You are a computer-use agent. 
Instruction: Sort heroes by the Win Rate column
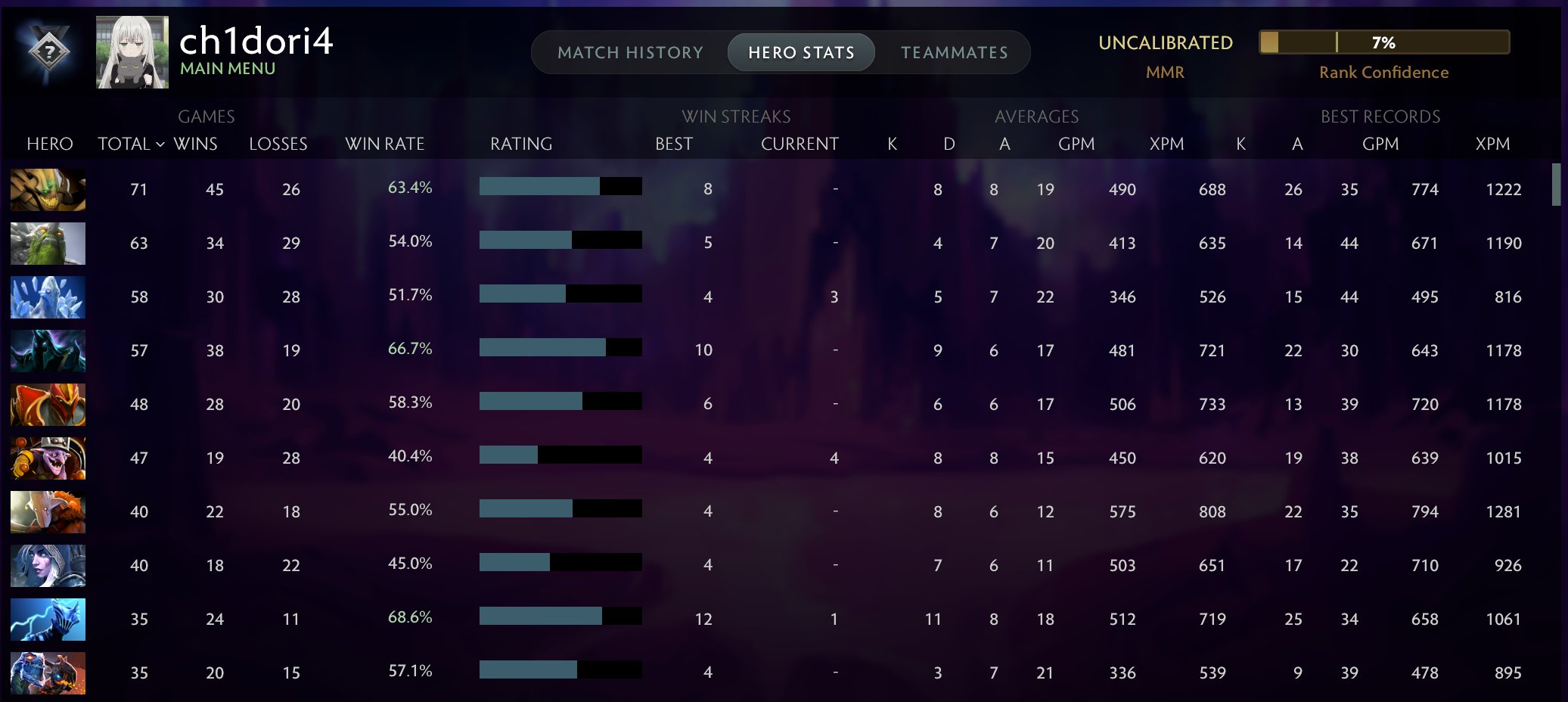pos(384,144)
